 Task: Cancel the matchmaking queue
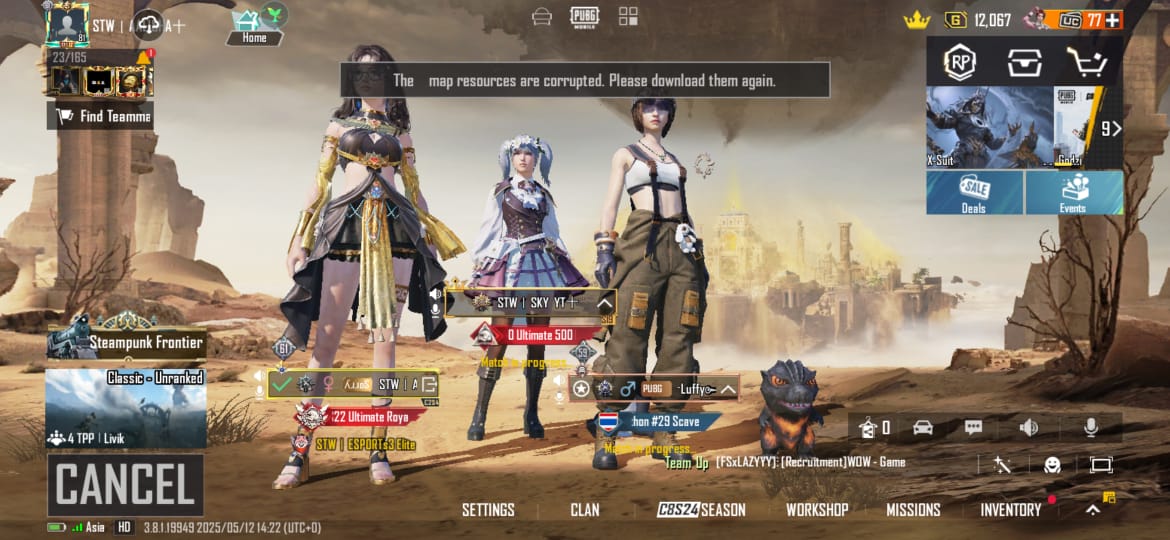[125, 485]
